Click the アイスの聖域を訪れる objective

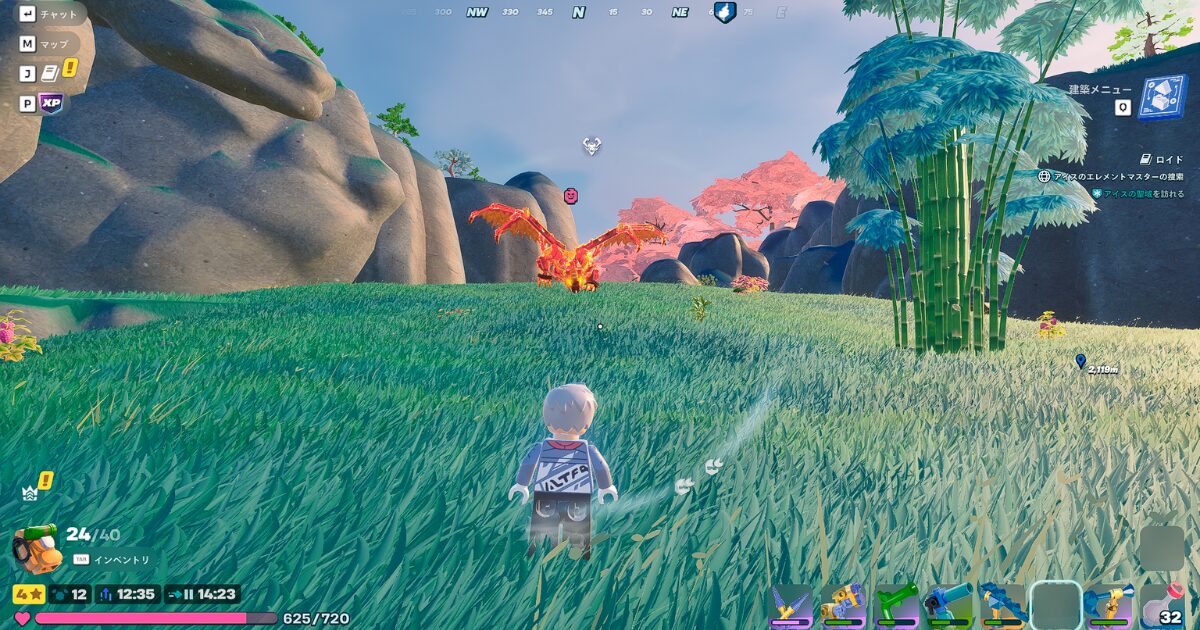click(x=1143, y=193)
